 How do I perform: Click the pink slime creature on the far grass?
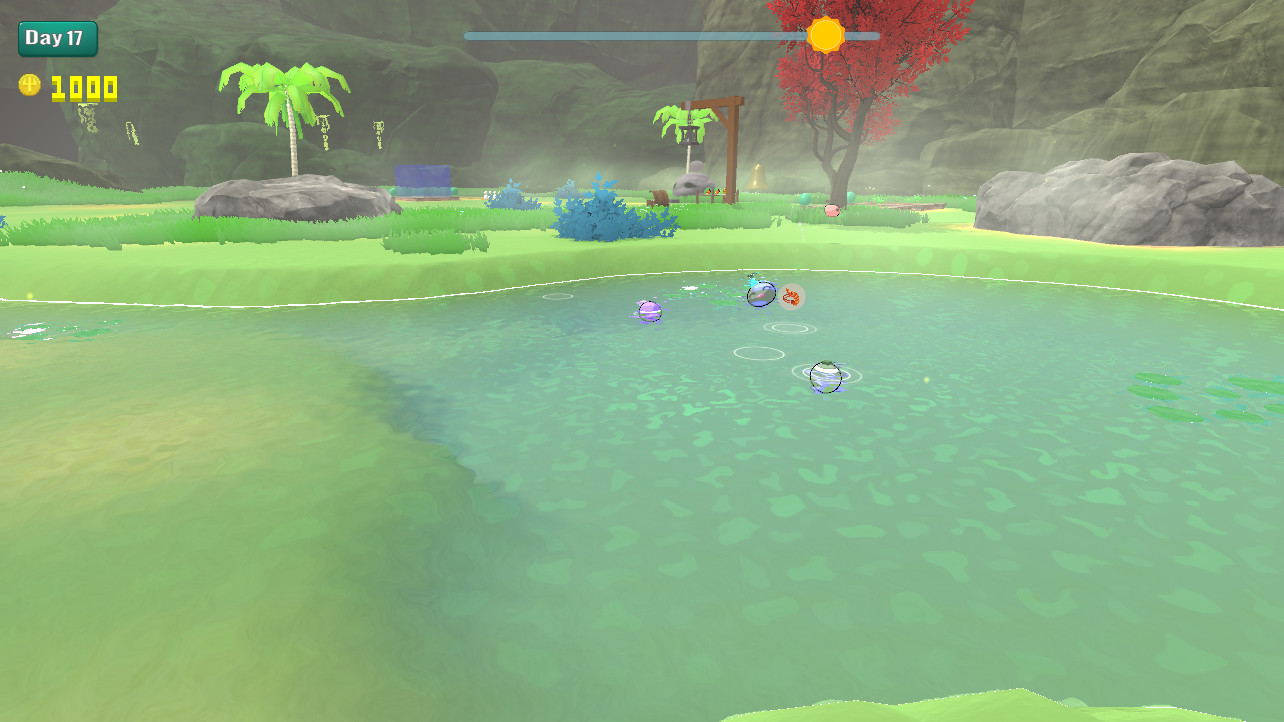832,211
